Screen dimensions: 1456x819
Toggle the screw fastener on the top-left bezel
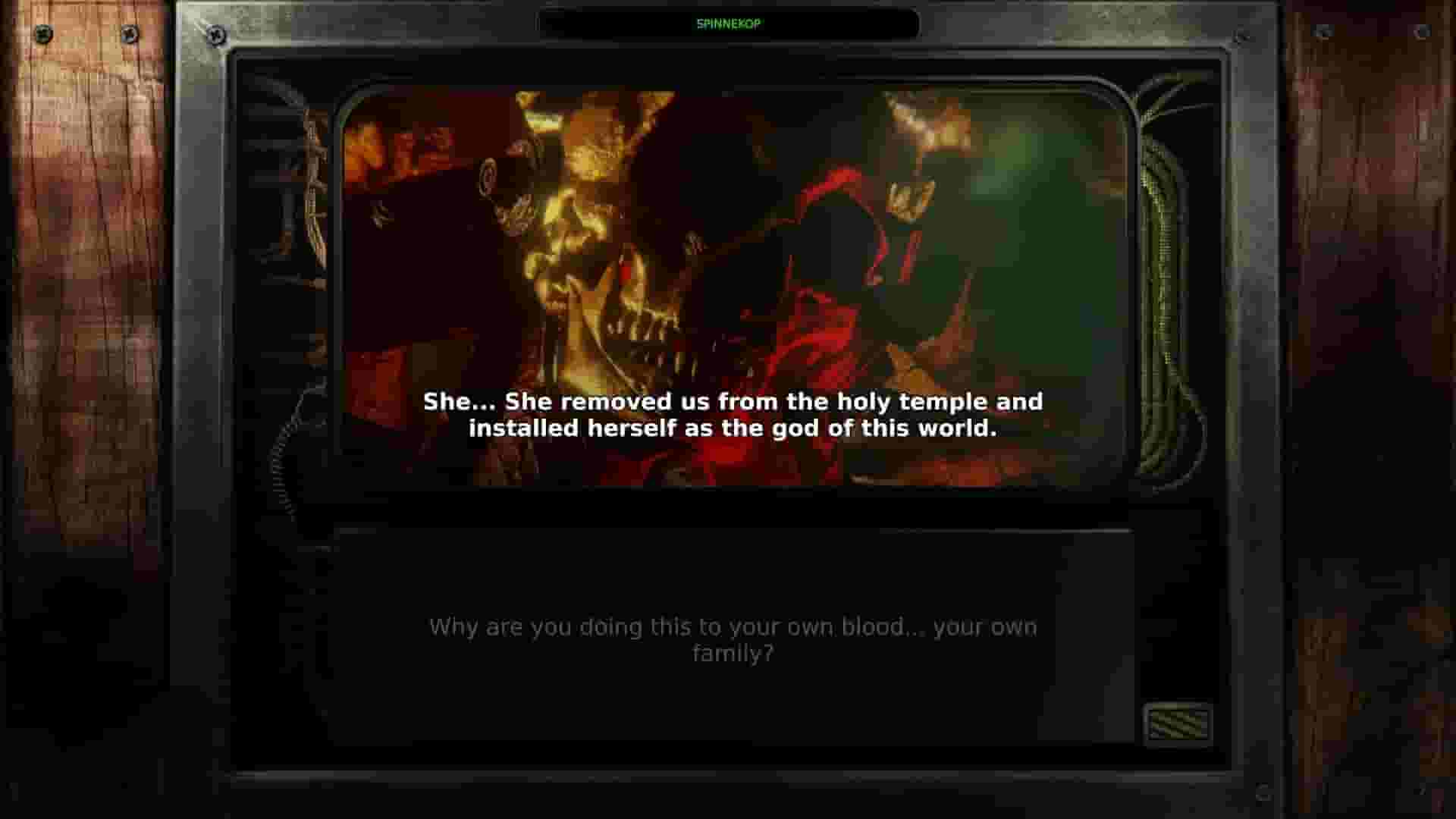click(x=218, y=34)
